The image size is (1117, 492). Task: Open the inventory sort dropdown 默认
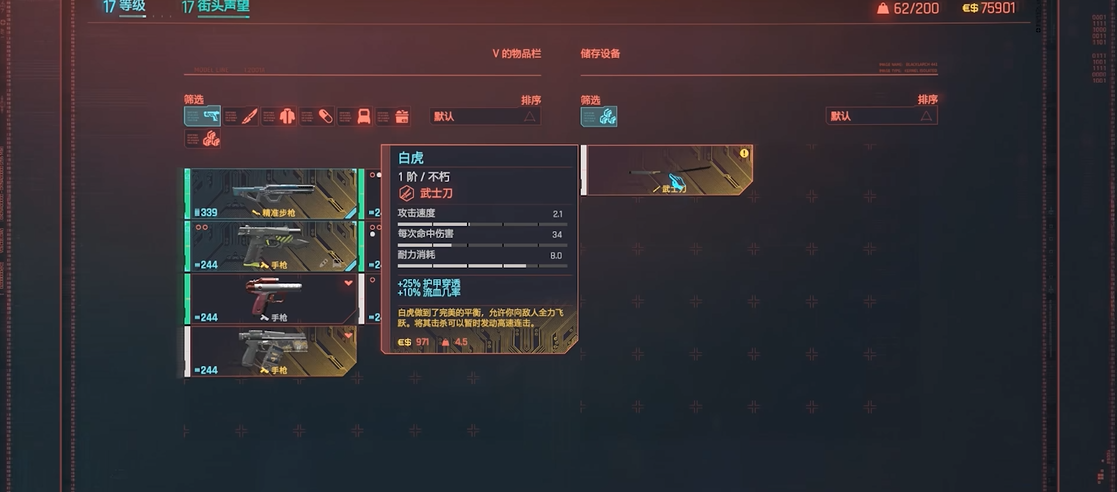(485, 116)
